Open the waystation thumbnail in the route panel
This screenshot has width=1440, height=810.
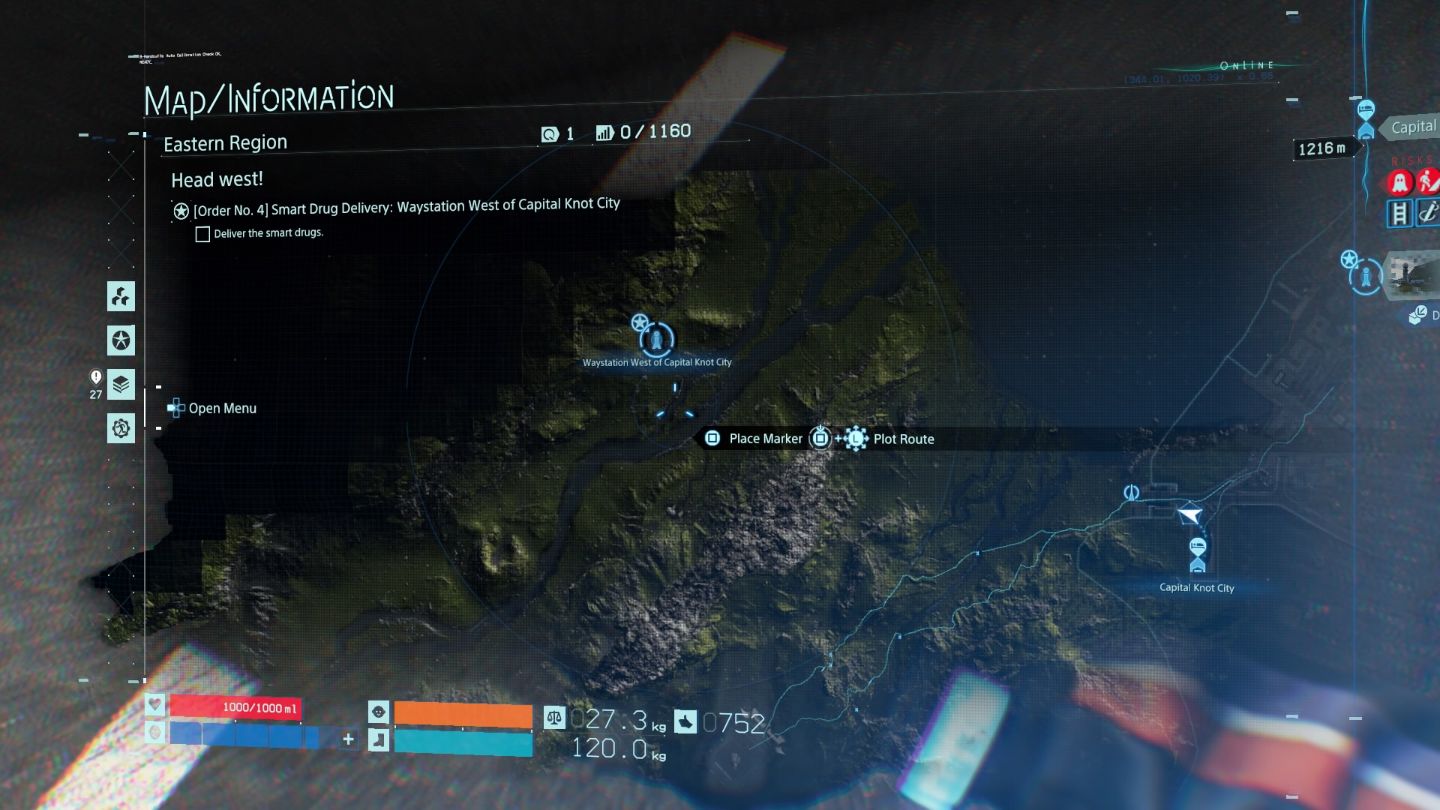click(1411, 276)
